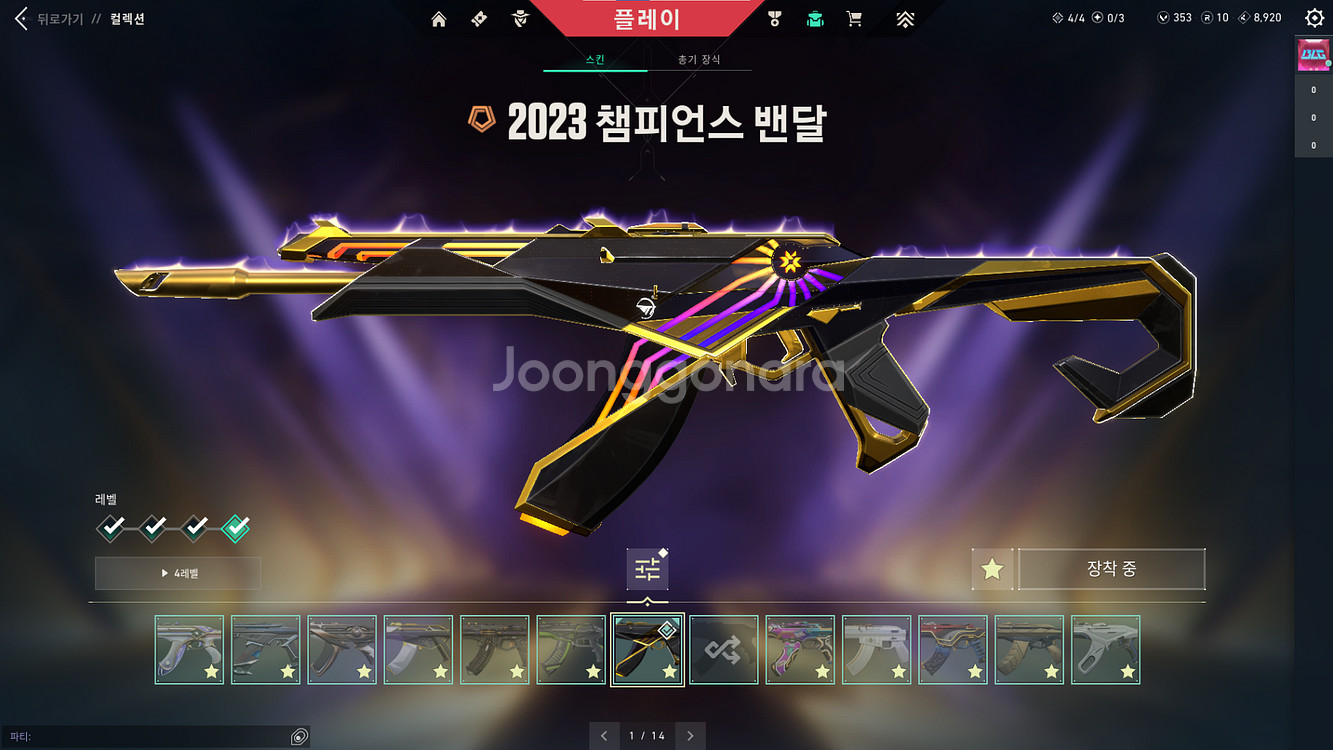Open the Agents screen icon
The height and width of the screenshot is (750, 1333).
coord(519,18)
